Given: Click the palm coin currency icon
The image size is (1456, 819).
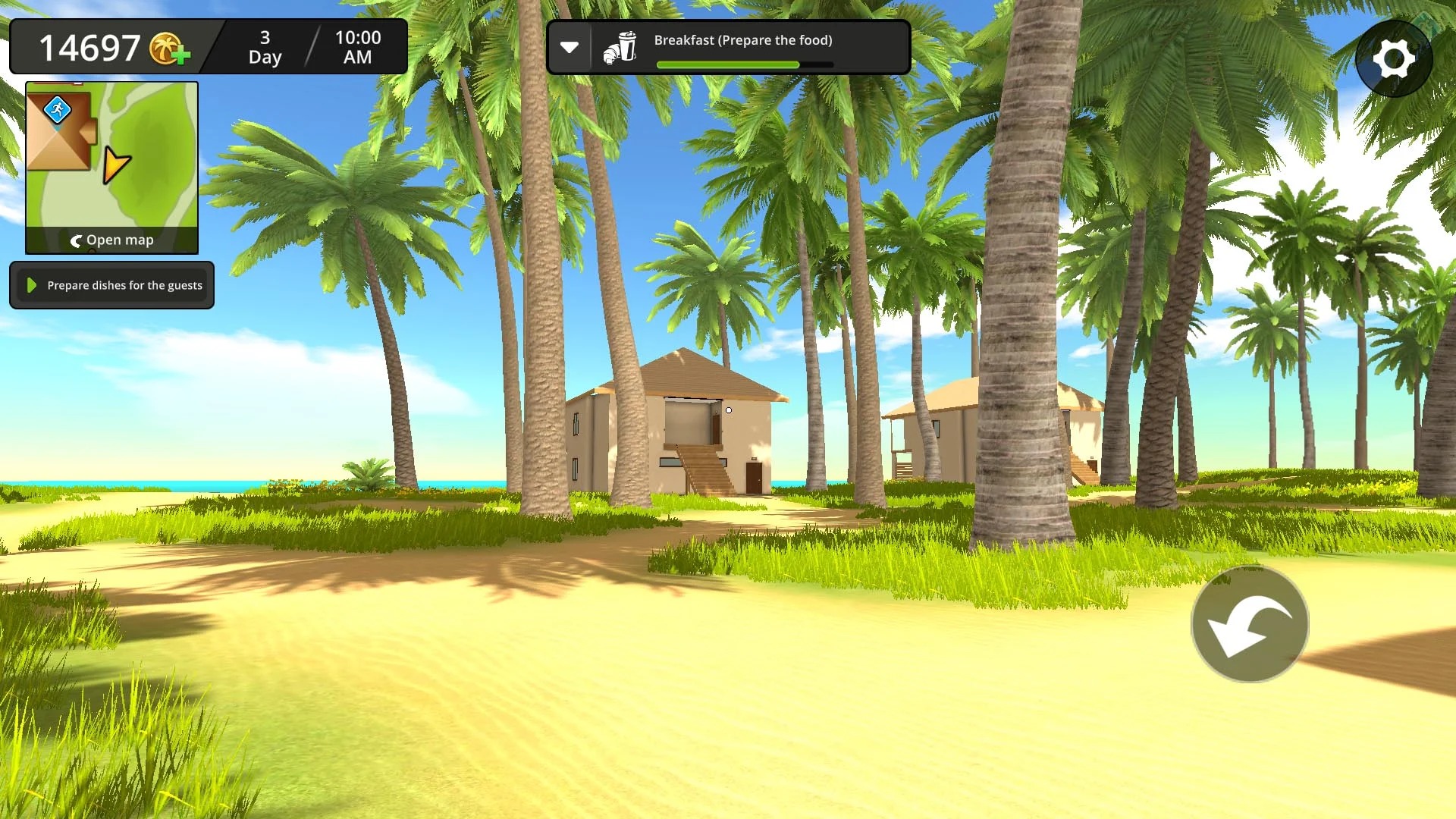Looking at the screenshot, I should click(x=165, y=47).
